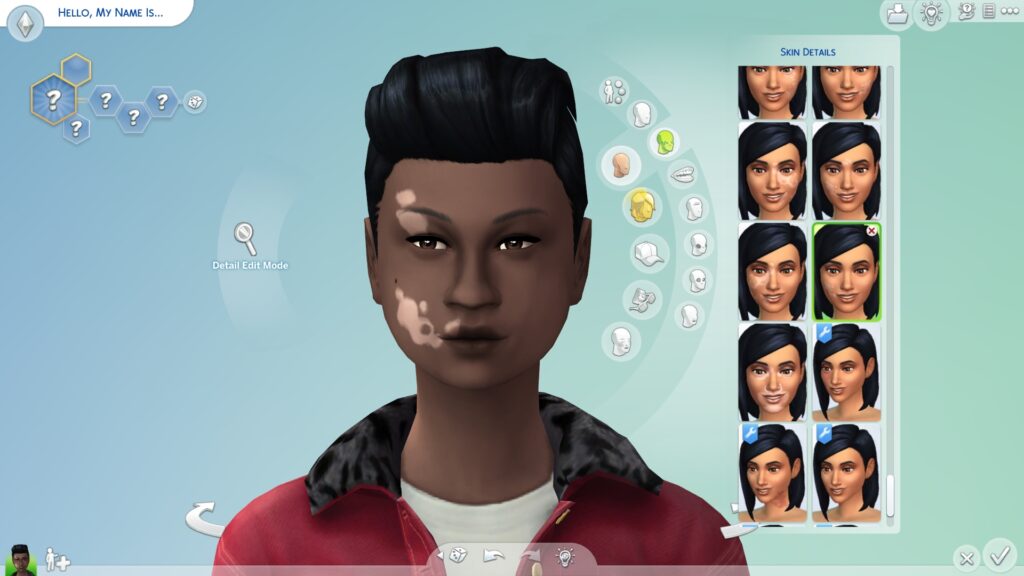Rotate Sim using the left curved arrow

click(x=205, y=518)
